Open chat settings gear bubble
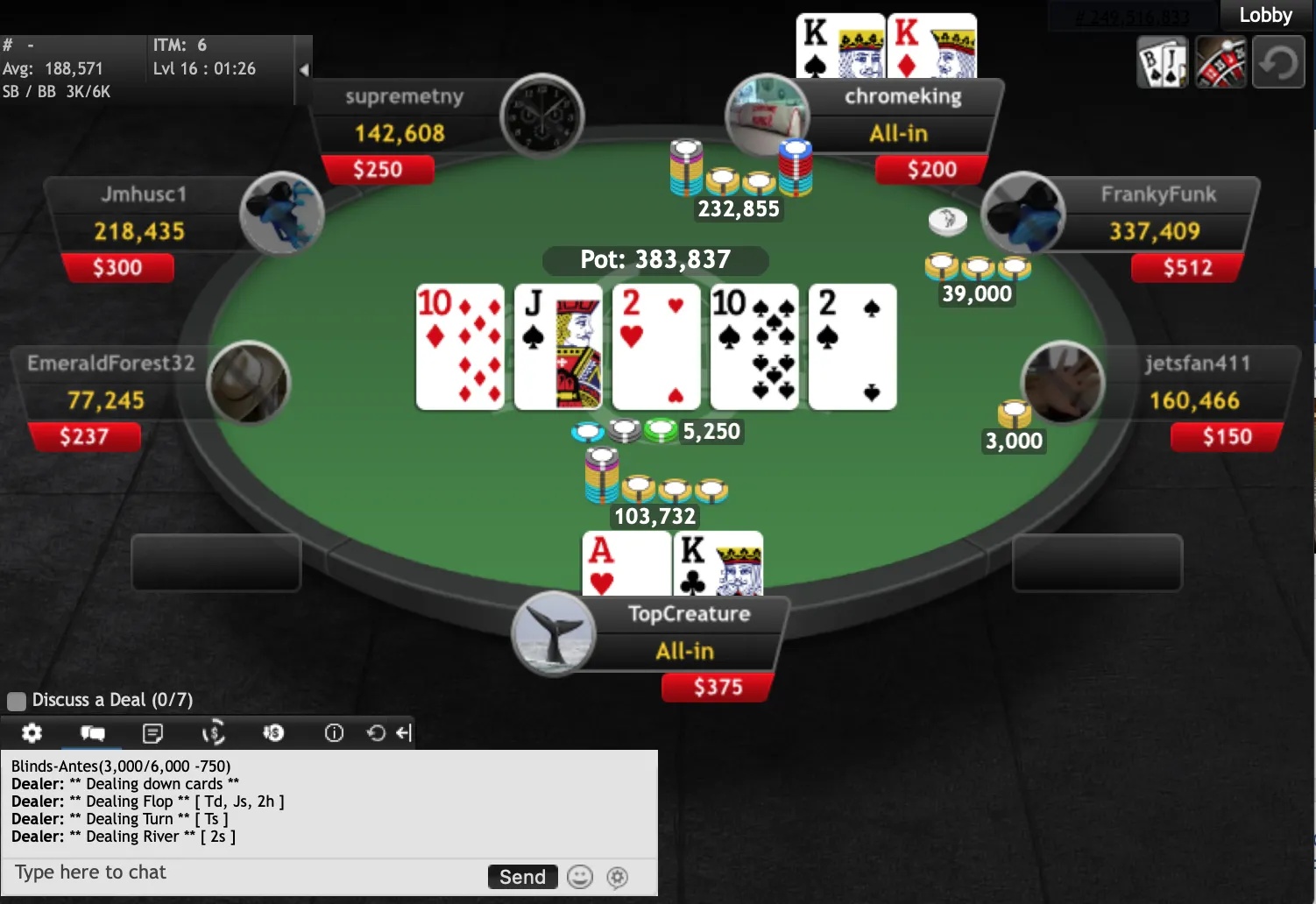The image size is (1316, 904). tap(618, 877)
